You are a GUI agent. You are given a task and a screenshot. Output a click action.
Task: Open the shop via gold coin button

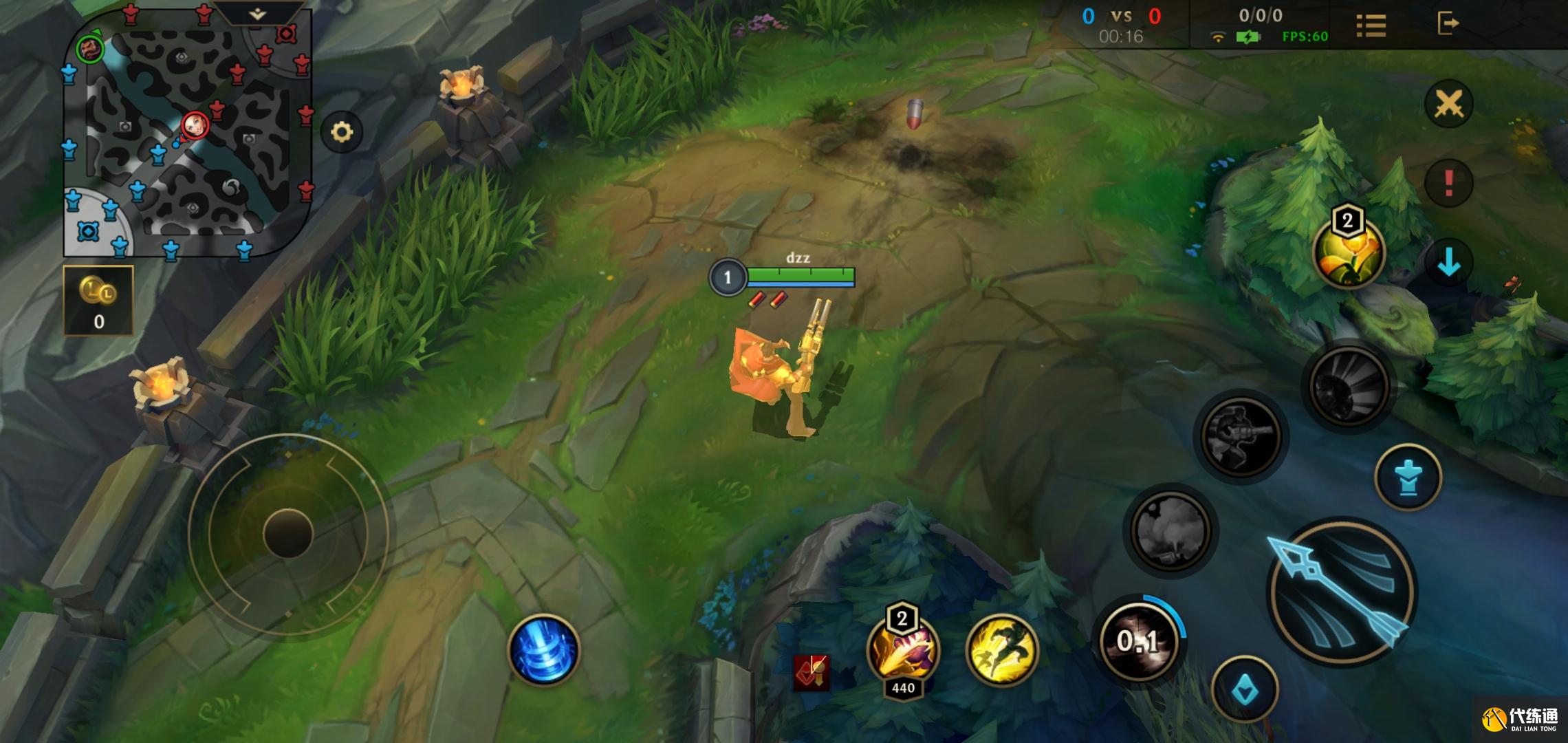[98, 301]
